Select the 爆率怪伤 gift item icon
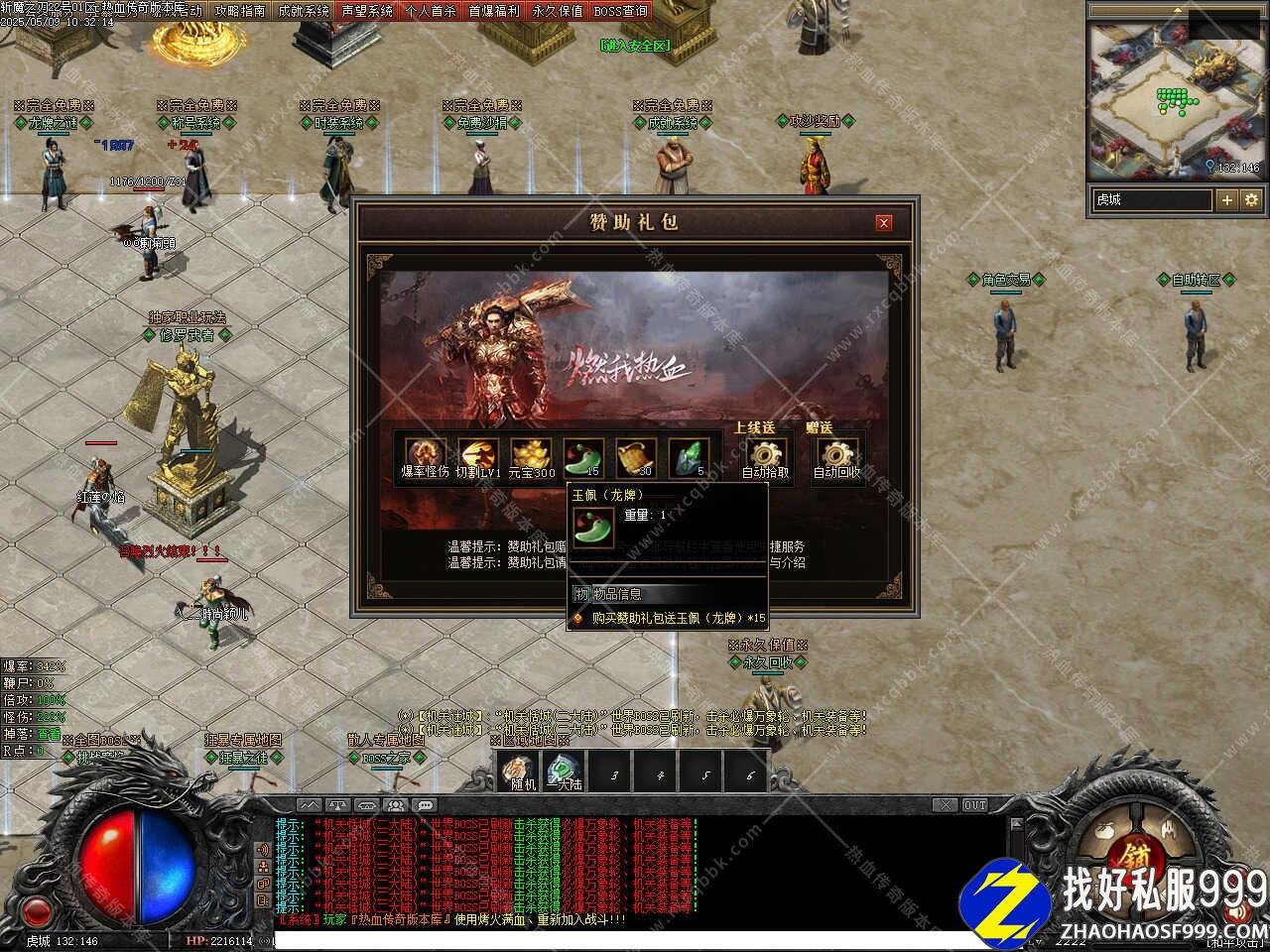Image resolution: width=1270 pixels, height=952 pixels. tap(425, 455)
